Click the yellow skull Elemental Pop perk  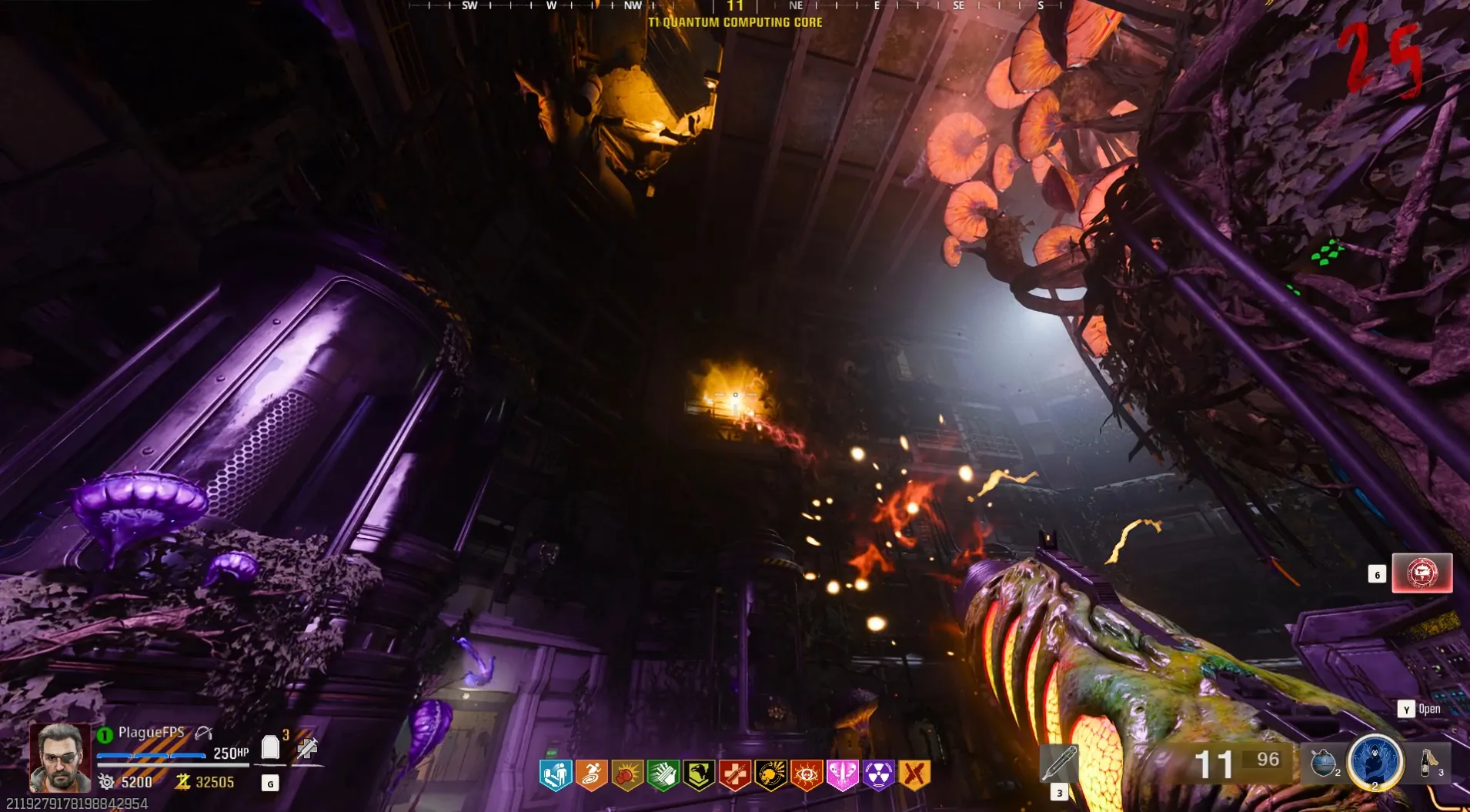point(770,775)
